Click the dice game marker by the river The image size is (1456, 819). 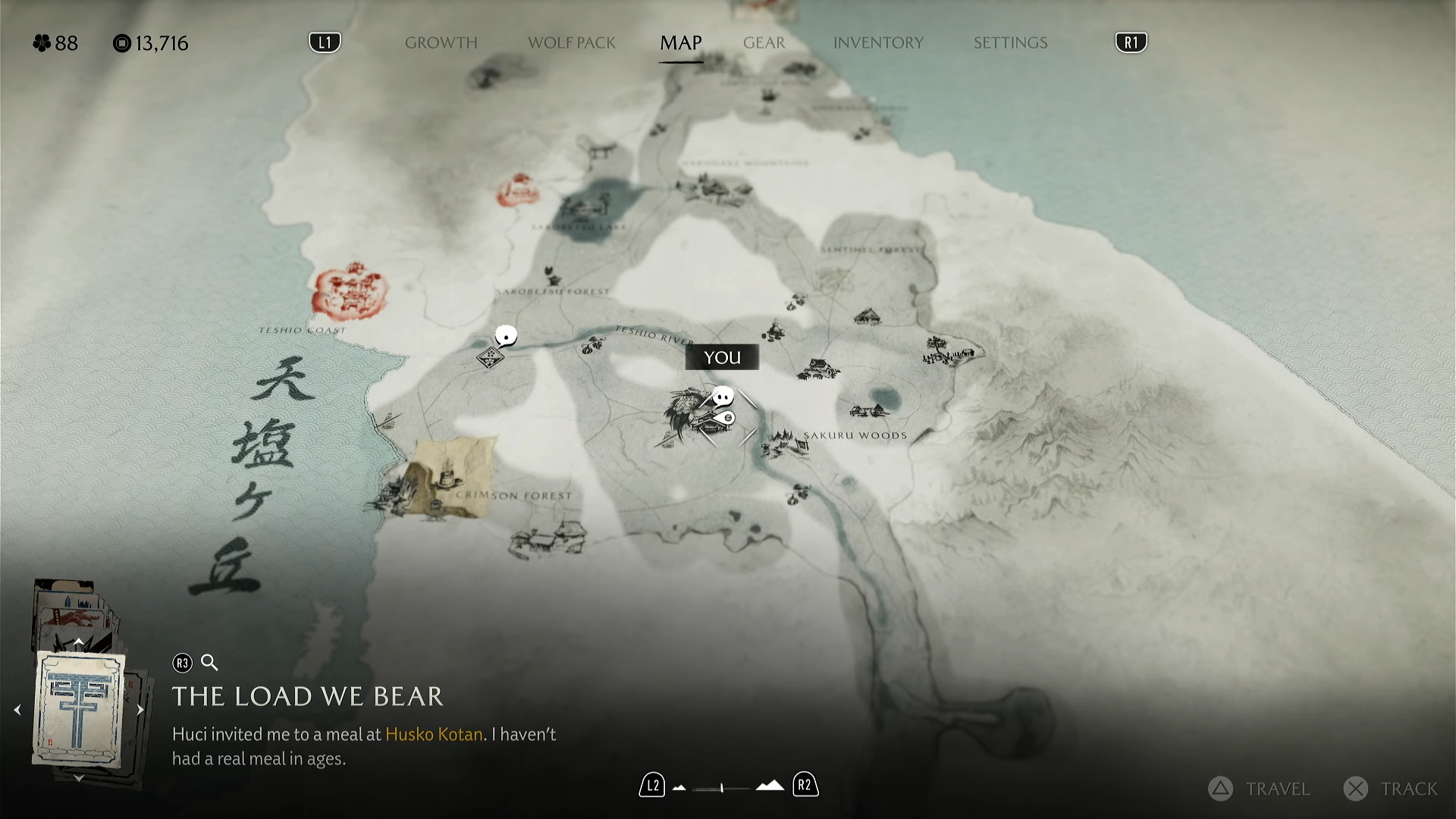[490, 356]
